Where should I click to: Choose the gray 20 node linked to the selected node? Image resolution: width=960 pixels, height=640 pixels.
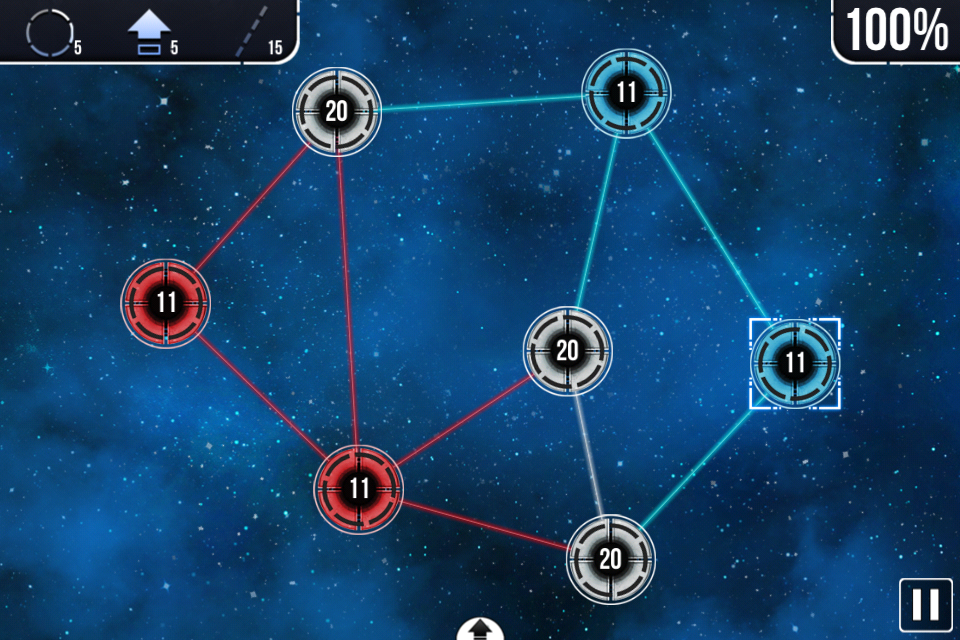tap(610, 558)
